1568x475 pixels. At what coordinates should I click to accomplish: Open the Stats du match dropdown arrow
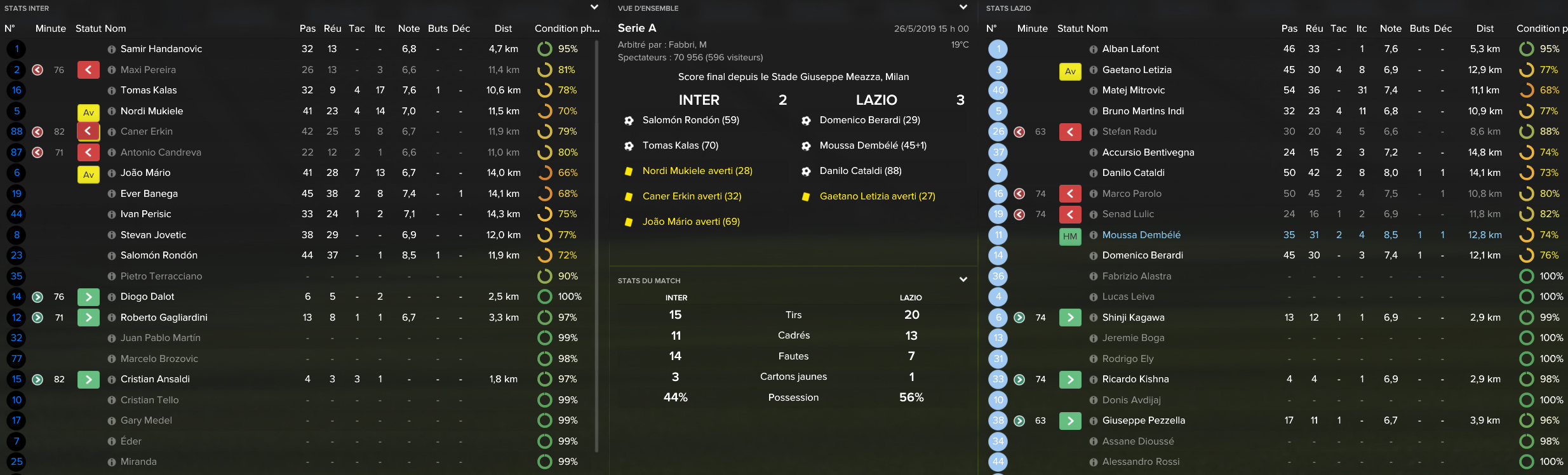(963, 279)
